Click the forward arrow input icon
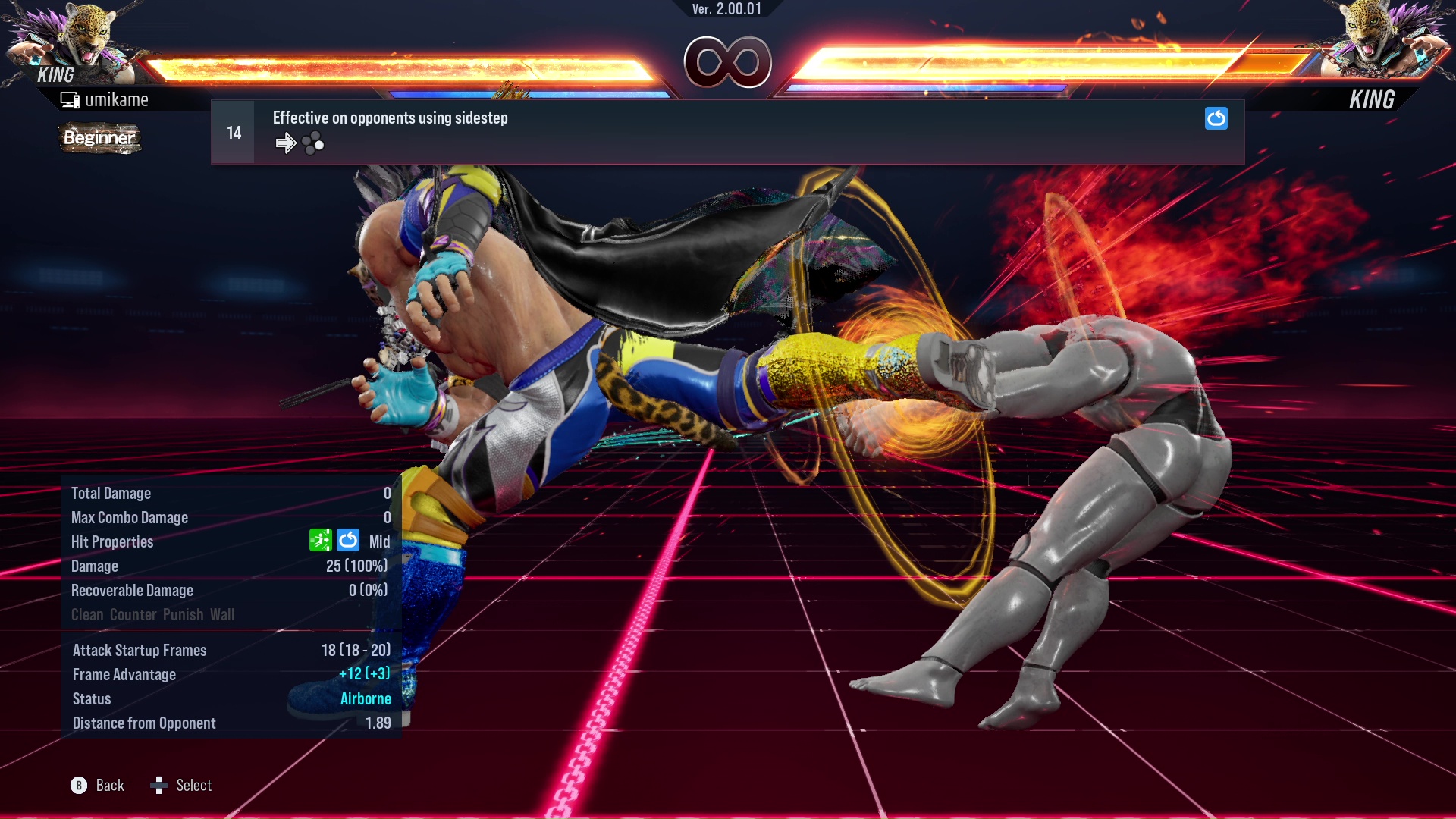 (x=286, y=143)
